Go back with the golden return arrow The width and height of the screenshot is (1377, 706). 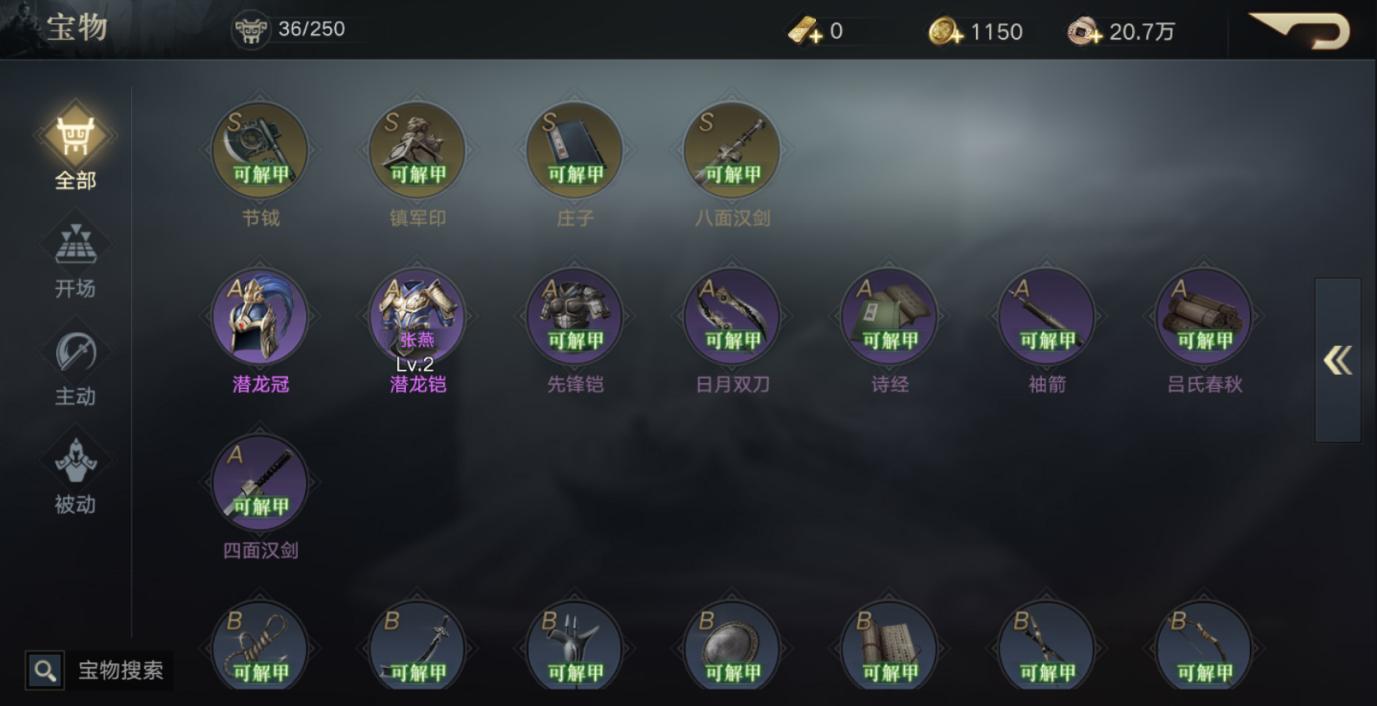1300,30
